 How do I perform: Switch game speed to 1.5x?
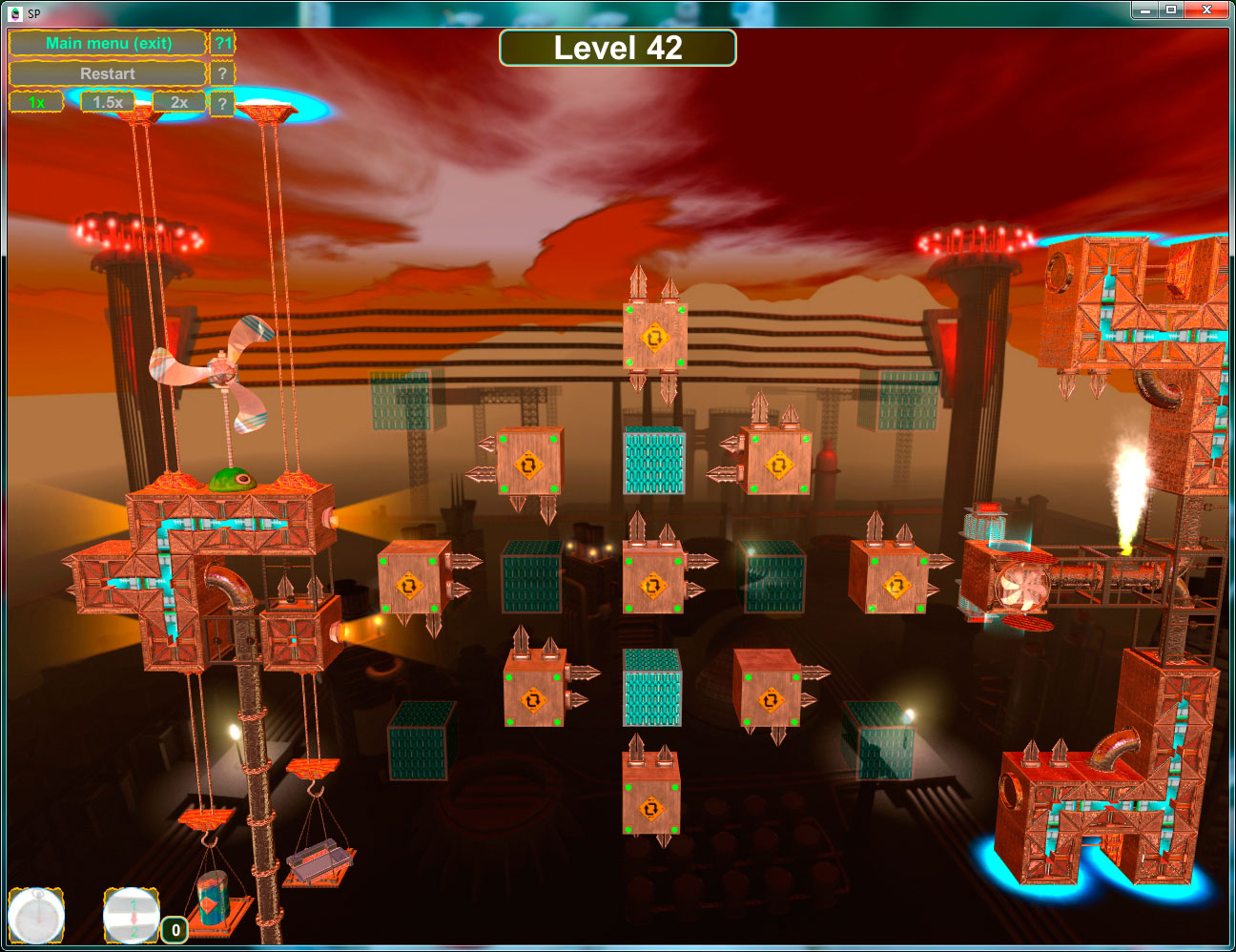(x=107, y=102)
